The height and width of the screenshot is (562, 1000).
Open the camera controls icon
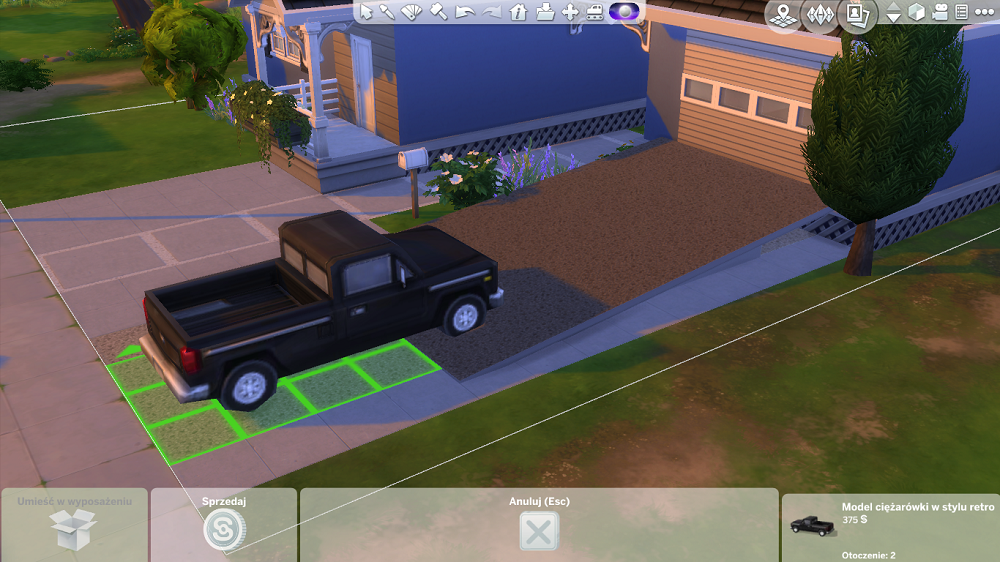coord(940,13)
